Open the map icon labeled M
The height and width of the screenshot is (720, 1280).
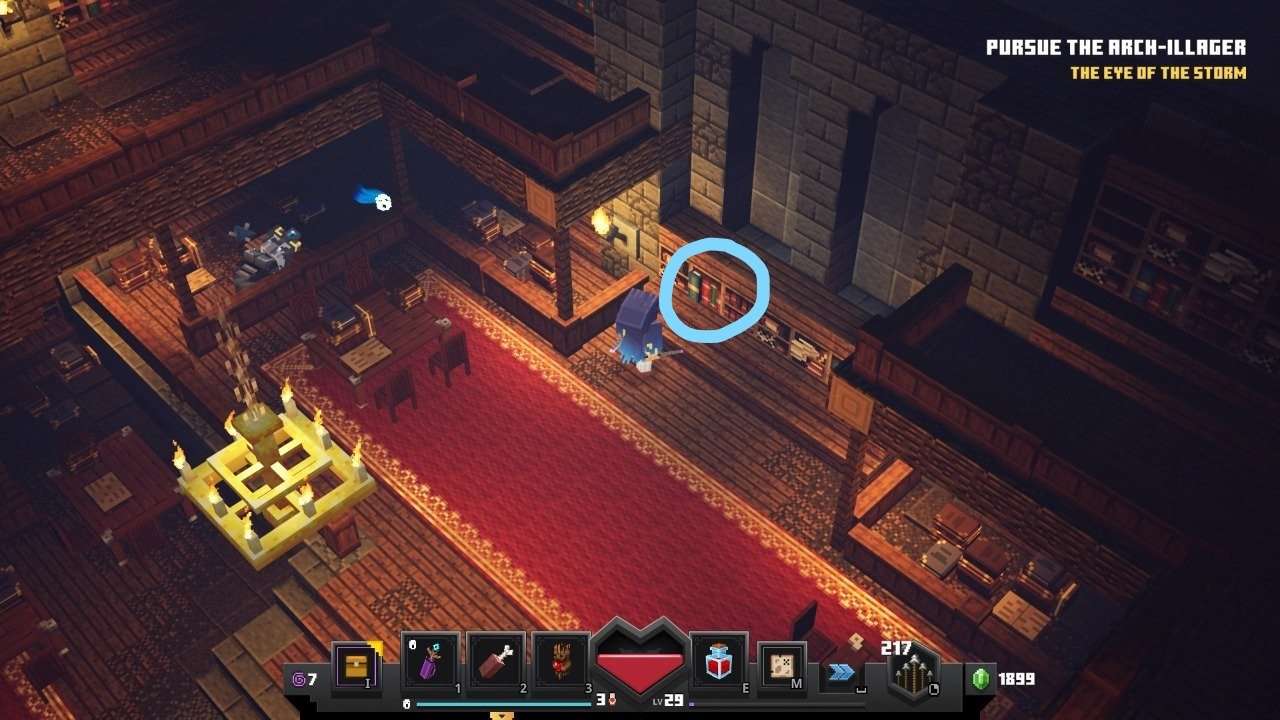coord(780,665)
